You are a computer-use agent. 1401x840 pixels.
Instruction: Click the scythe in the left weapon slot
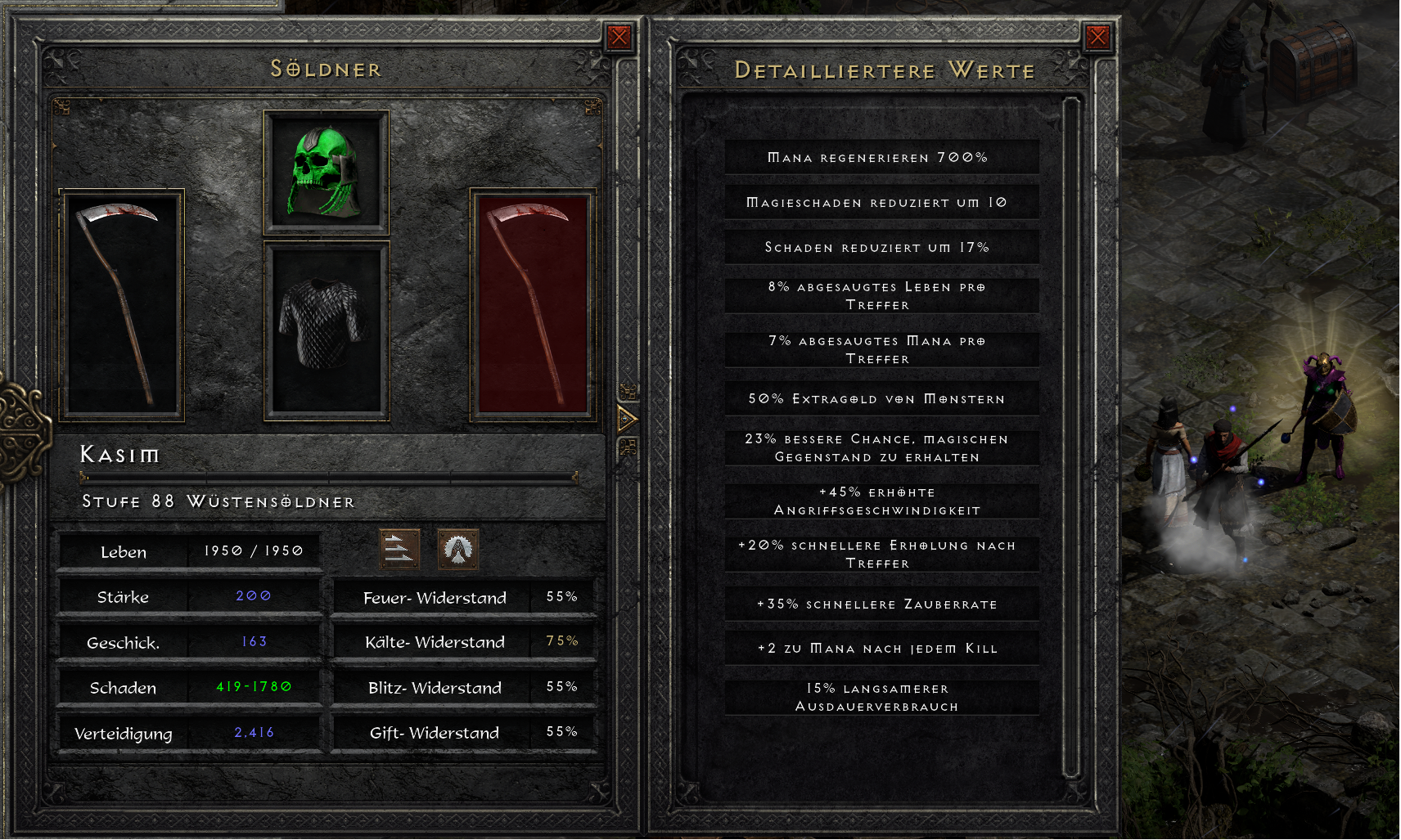pos(121,303)
